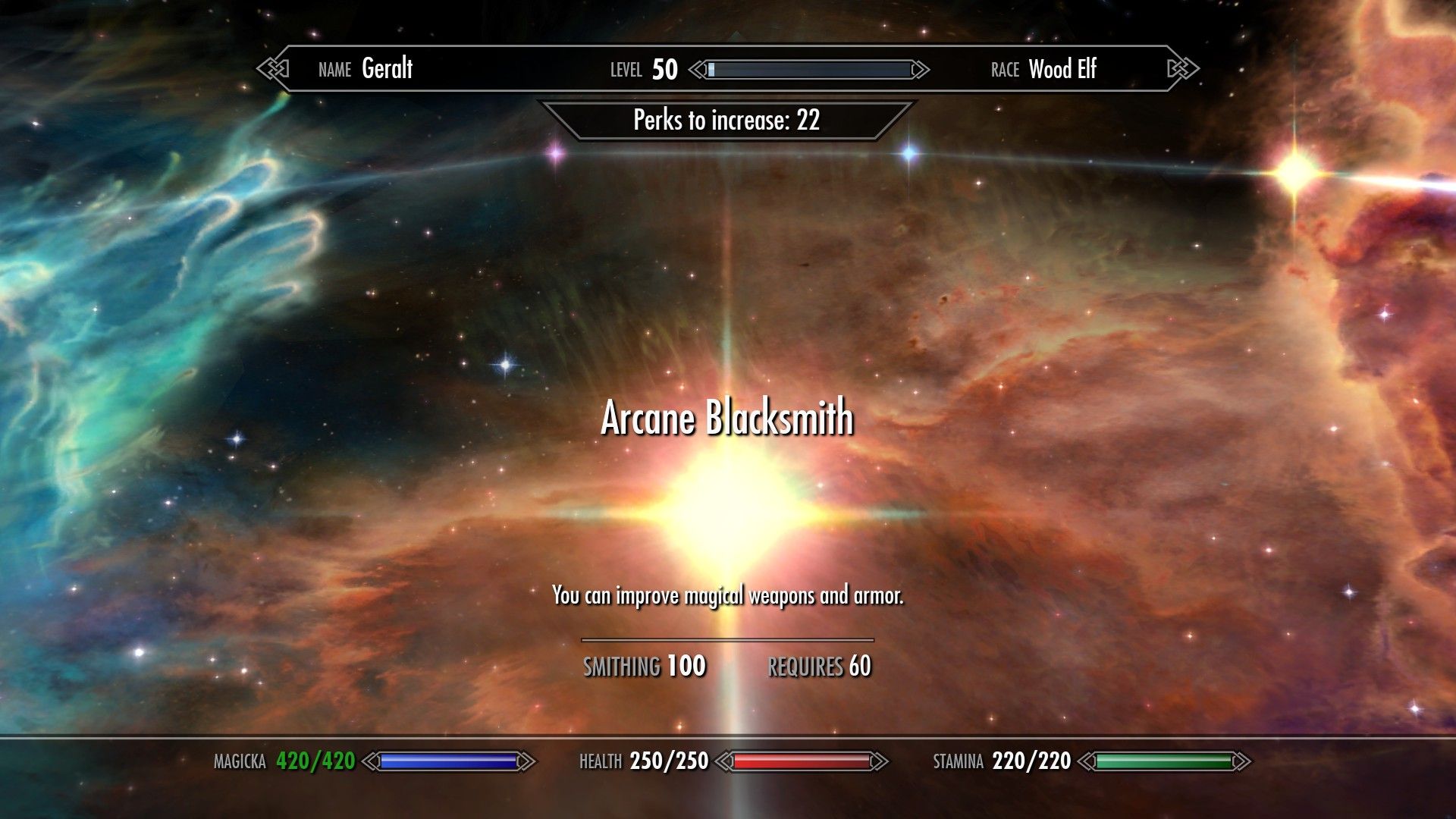Image resolution: width=1456 pixels, height=819 pixels.
Task: Click the Level 50 progress bar
Action: coord(807,70)
